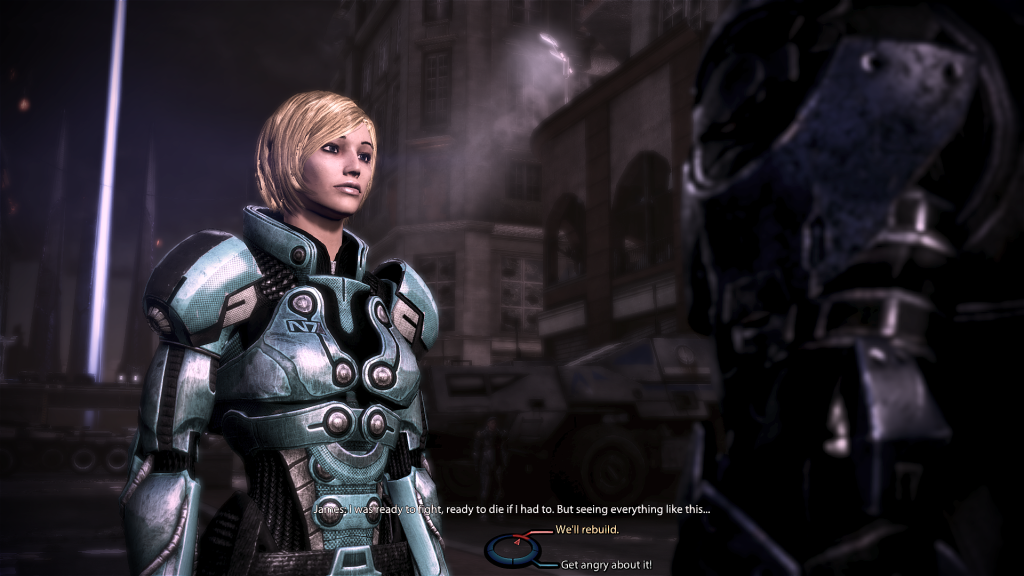The image size is (1024, 576).
Task: Choose the "We'll rebuild." dialogue reply
Action: click(x=586, y=529)
